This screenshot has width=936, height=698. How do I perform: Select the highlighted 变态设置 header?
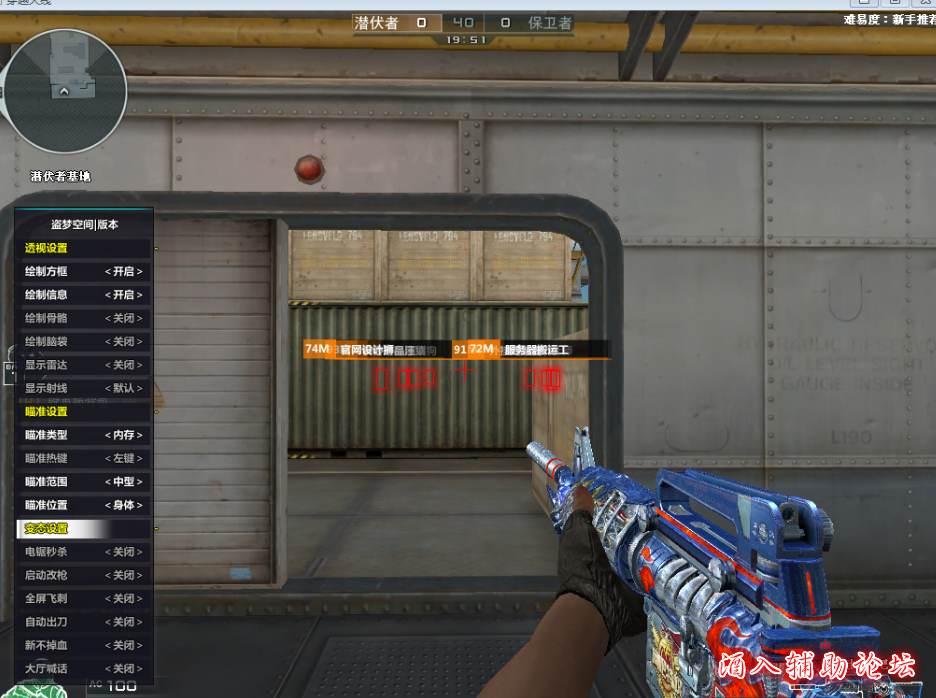[x=47, y=528]
